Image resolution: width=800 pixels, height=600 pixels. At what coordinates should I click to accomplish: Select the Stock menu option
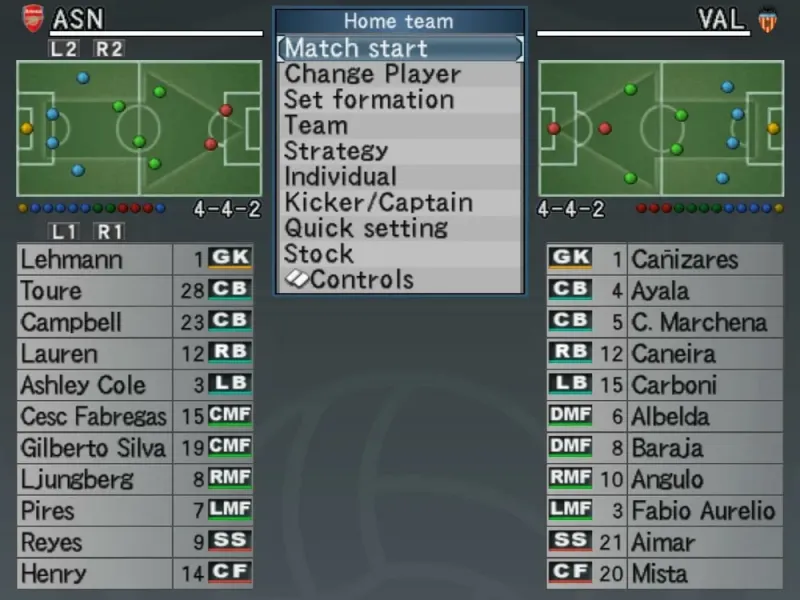[x=319, y=254]
